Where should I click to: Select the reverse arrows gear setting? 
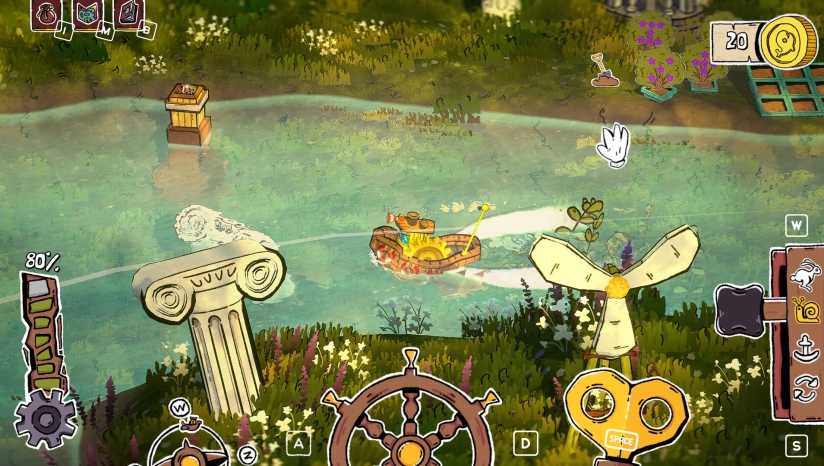tap(802, 385)
